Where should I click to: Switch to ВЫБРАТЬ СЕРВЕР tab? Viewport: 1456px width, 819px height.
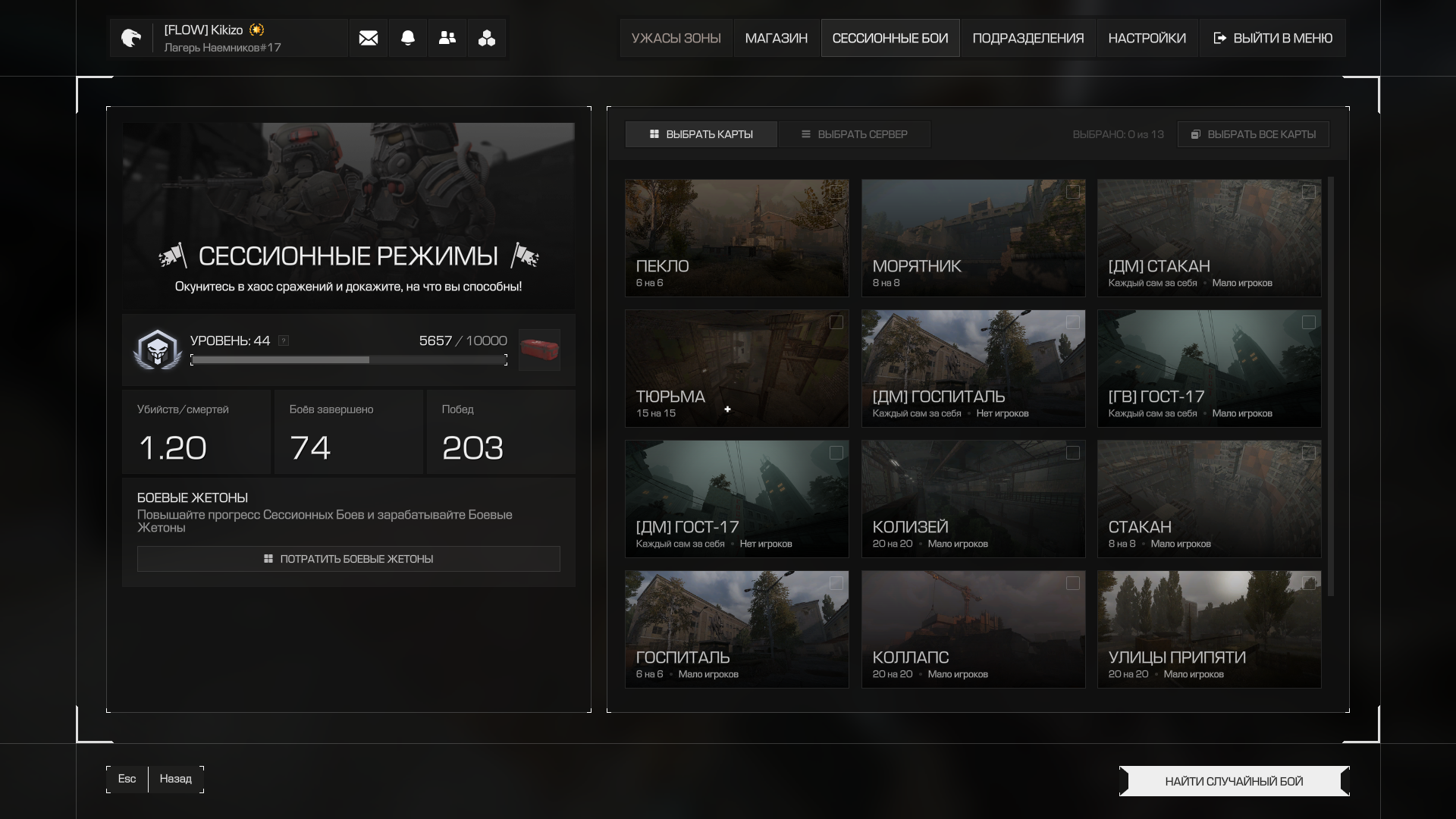(854, 134)
